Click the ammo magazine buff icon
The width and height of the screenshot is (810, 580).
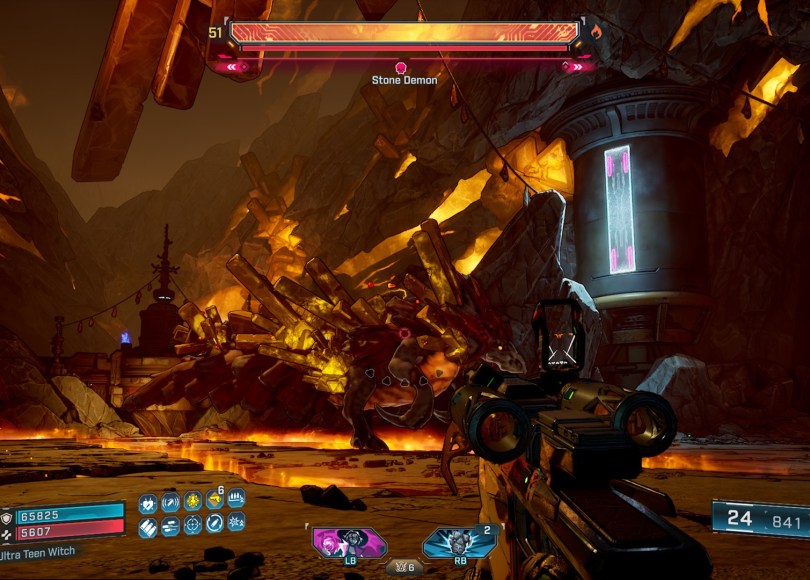coord(147,528)
